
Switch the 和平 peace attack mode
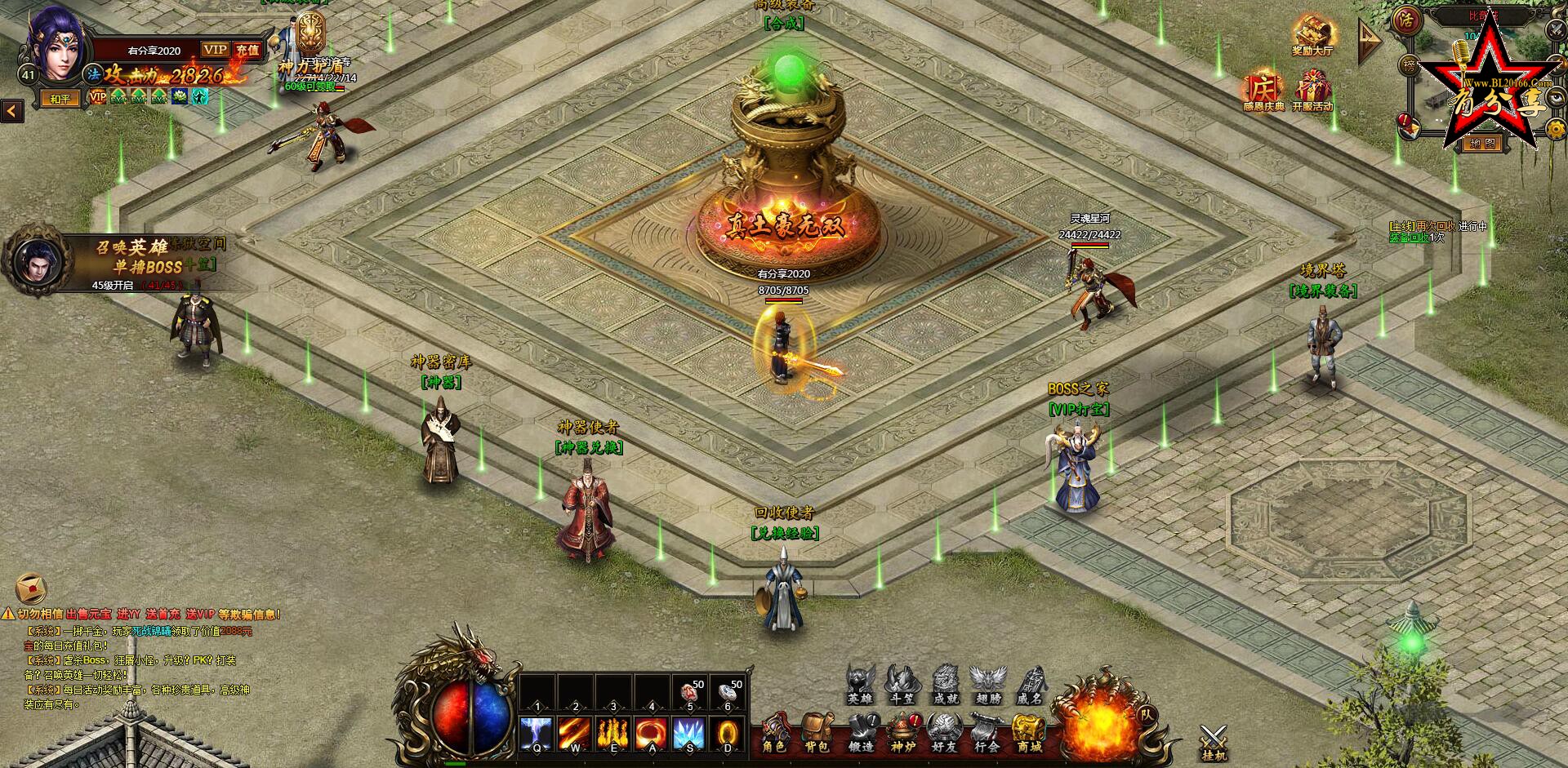[60, 99]
